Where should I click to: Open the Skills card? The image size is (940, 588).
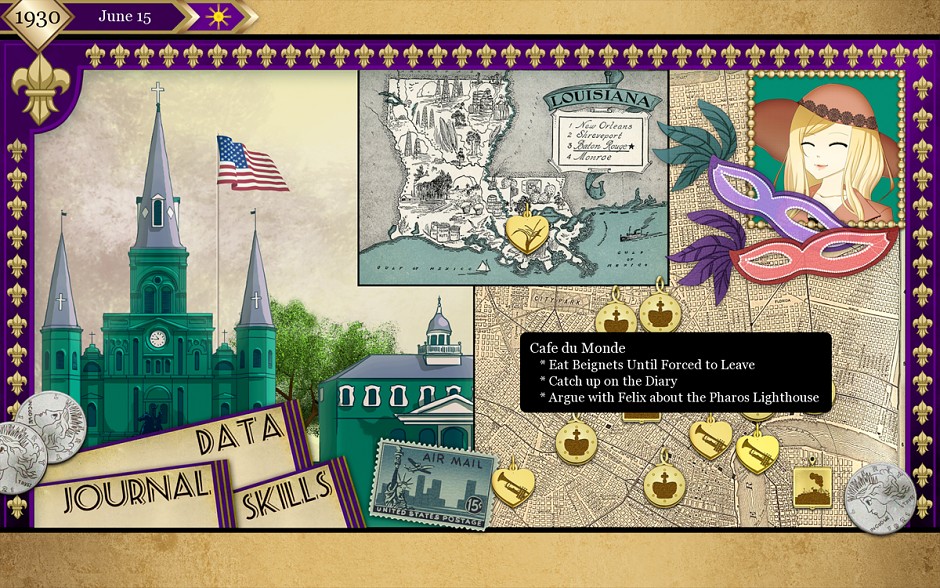[287, 489]
